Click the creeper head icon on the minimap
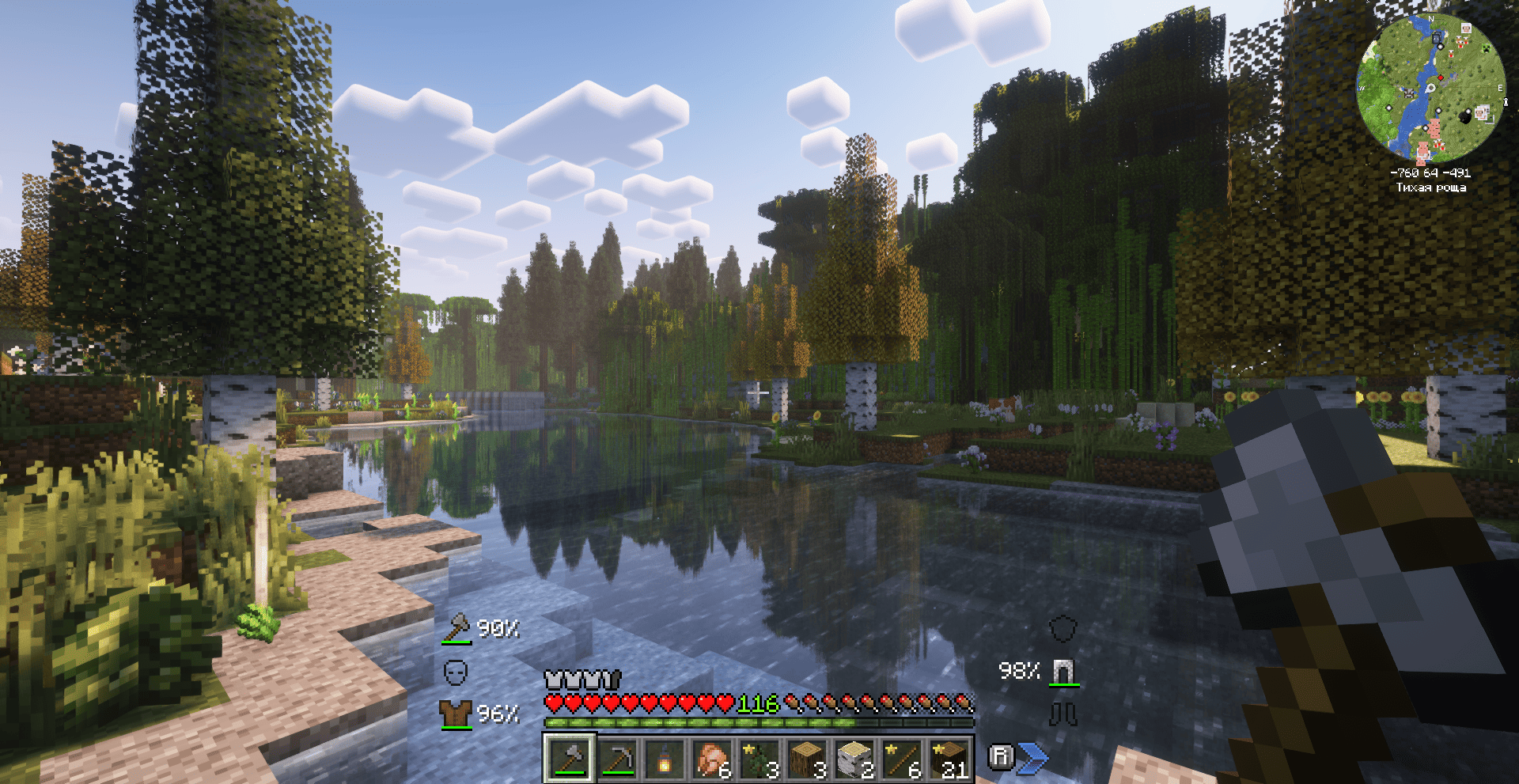Viewport: 1519px width, 784px height. click(1487, 49)
